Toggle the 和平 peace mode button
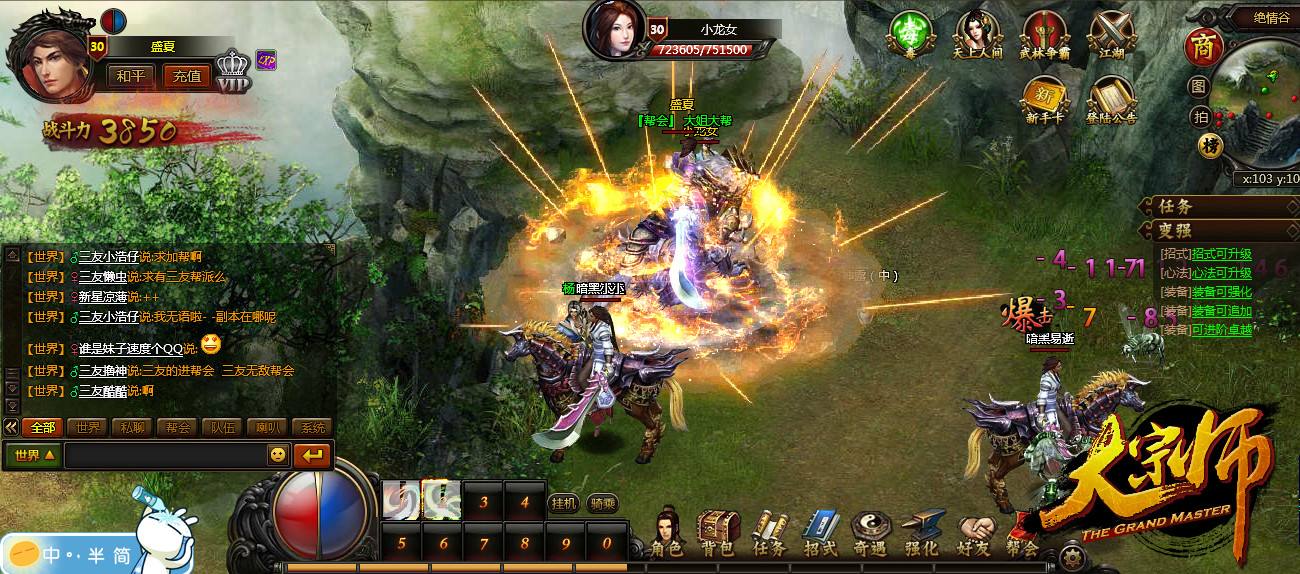Screen dimensions: 1300x574 point(130,76)
